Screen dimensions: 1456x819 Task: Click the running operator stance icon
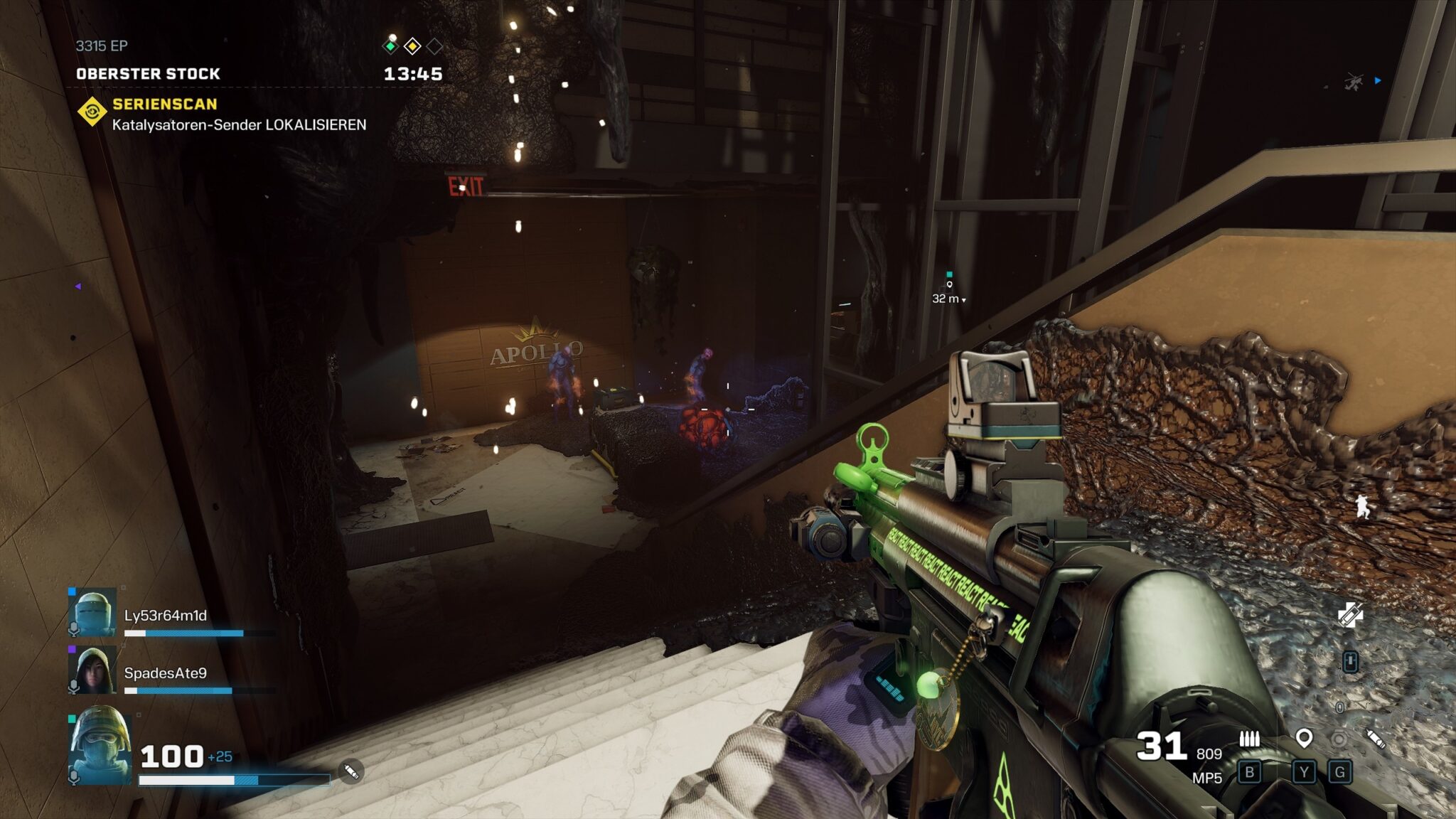(1362, 507)
